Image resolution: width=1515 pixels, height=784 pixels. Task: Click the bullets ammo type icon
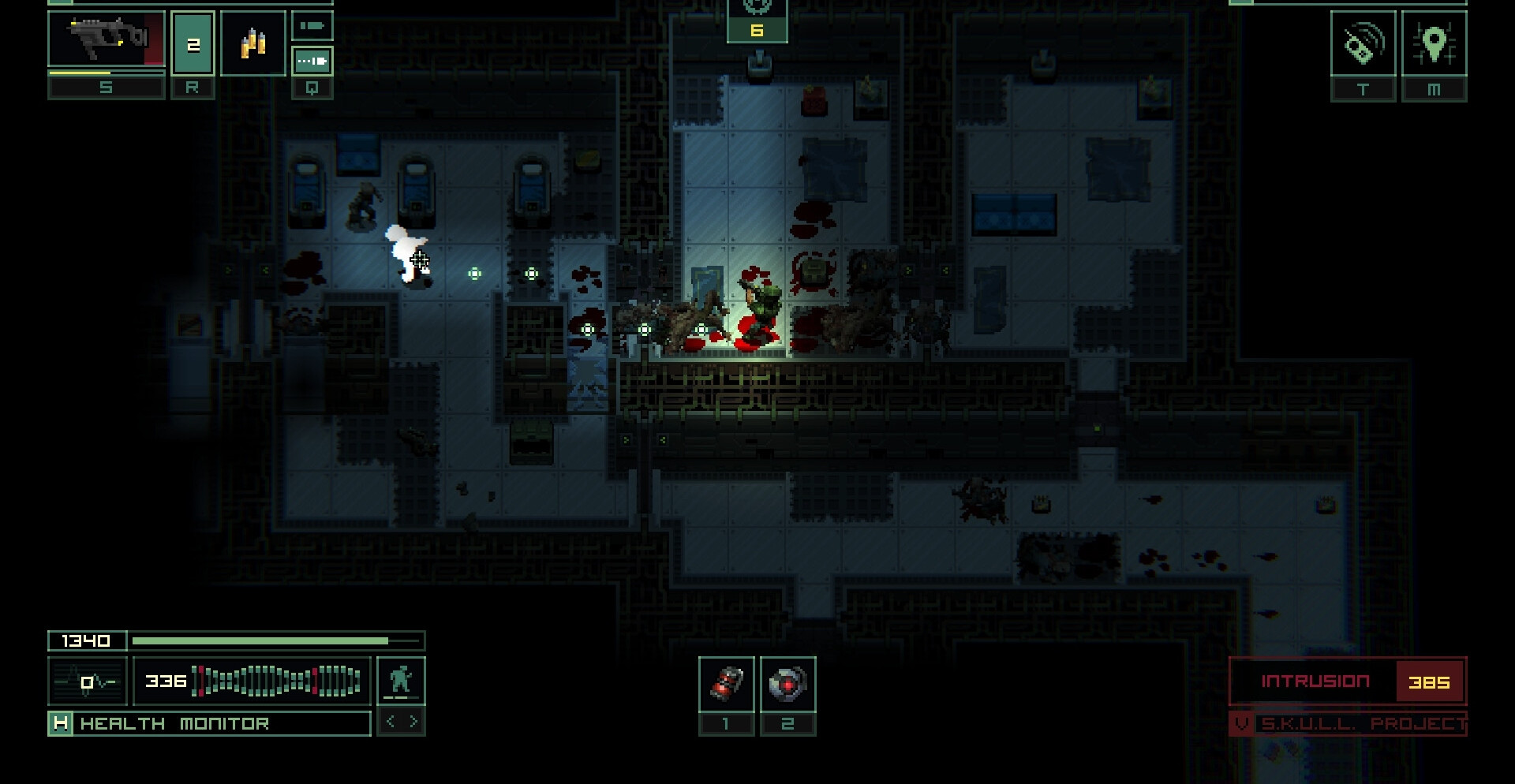click(252, 43)
